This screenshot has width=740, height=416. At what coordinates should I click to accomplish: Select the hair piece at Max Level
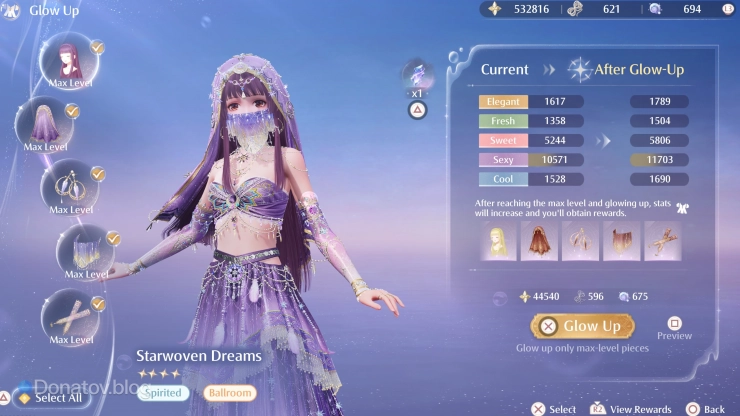click(71, 58)
